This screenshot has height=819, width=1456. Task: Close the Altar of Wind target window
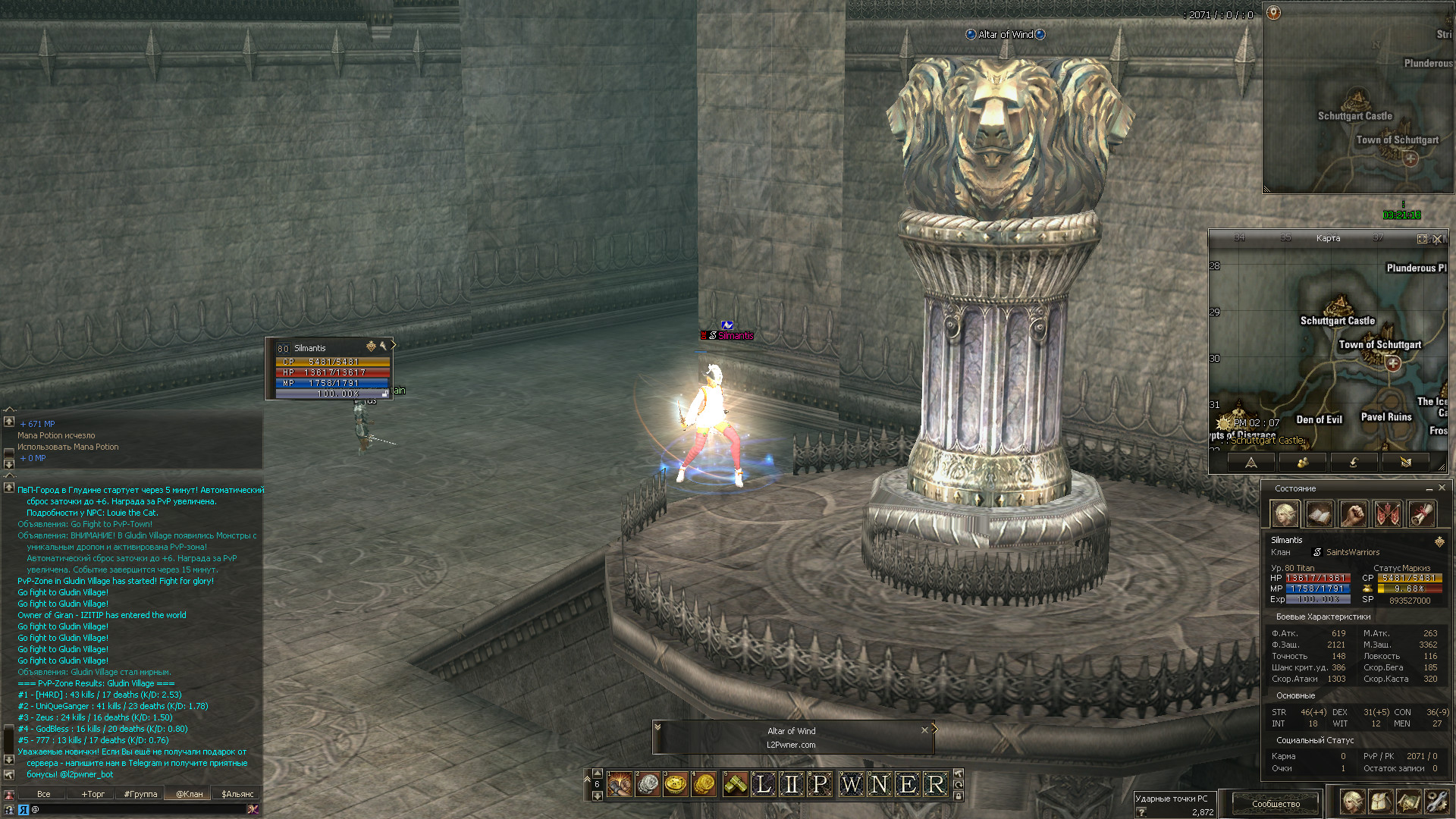coord(924,730)
